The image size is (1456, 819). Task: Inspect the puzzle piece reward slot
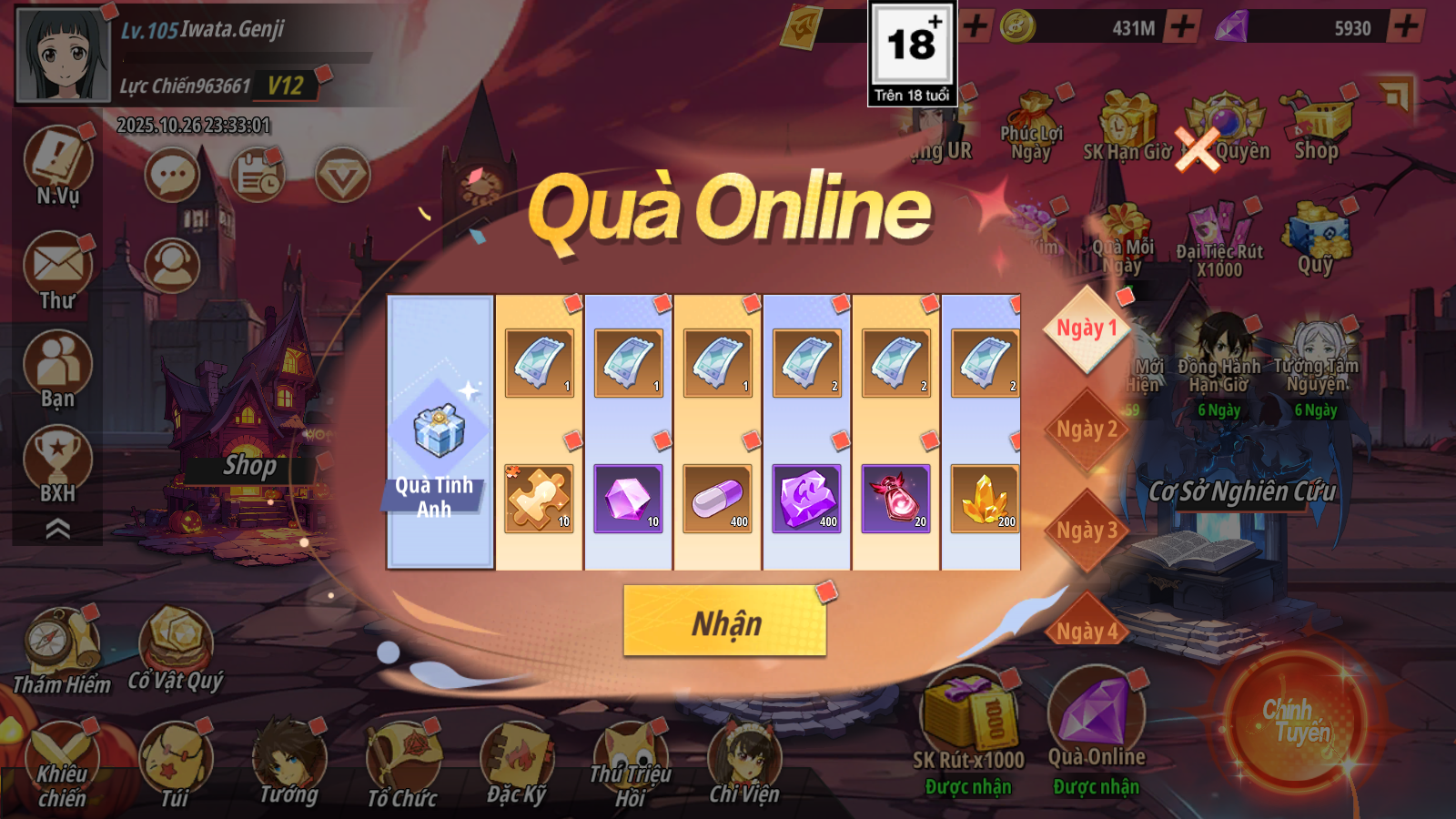point(539,498)
